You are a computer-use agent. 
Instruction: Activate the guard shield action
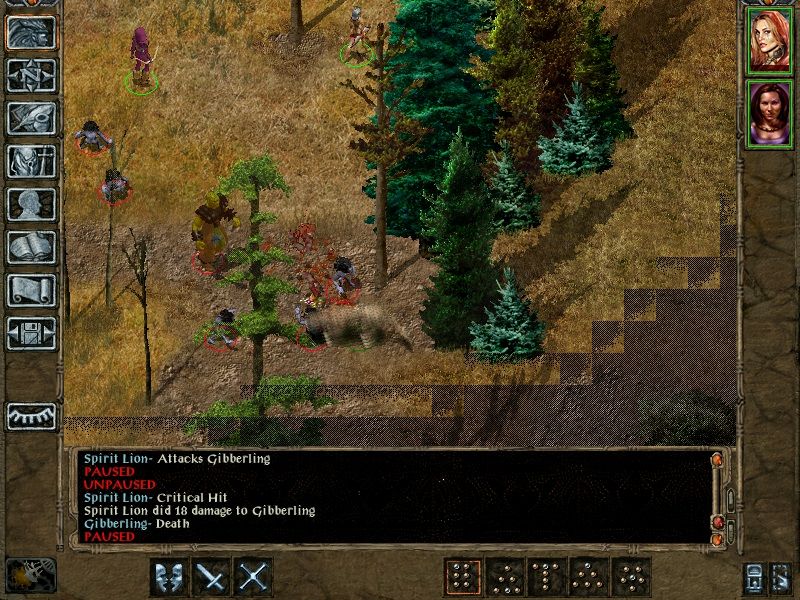click(169, 577)
